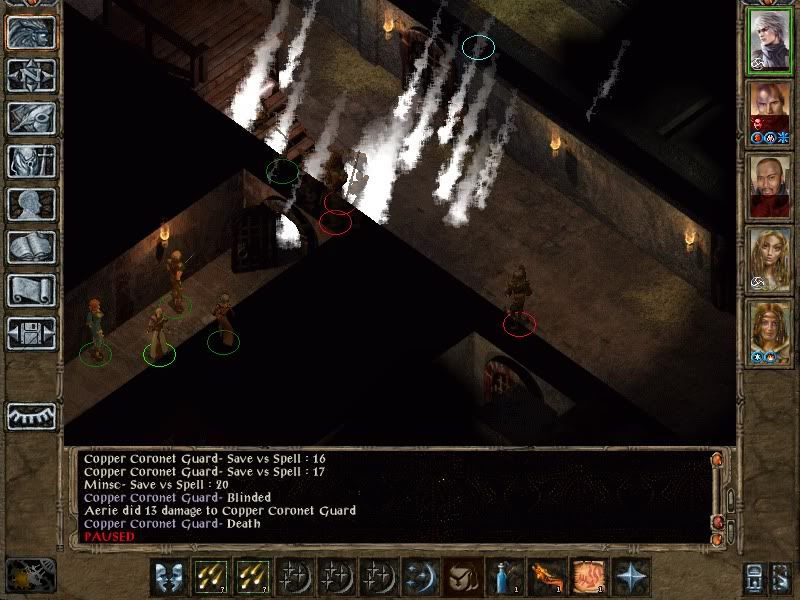Open the area map with compass icon
Image resolution: width=800 pixels, height=600 pixels.
tap(31, 76)
